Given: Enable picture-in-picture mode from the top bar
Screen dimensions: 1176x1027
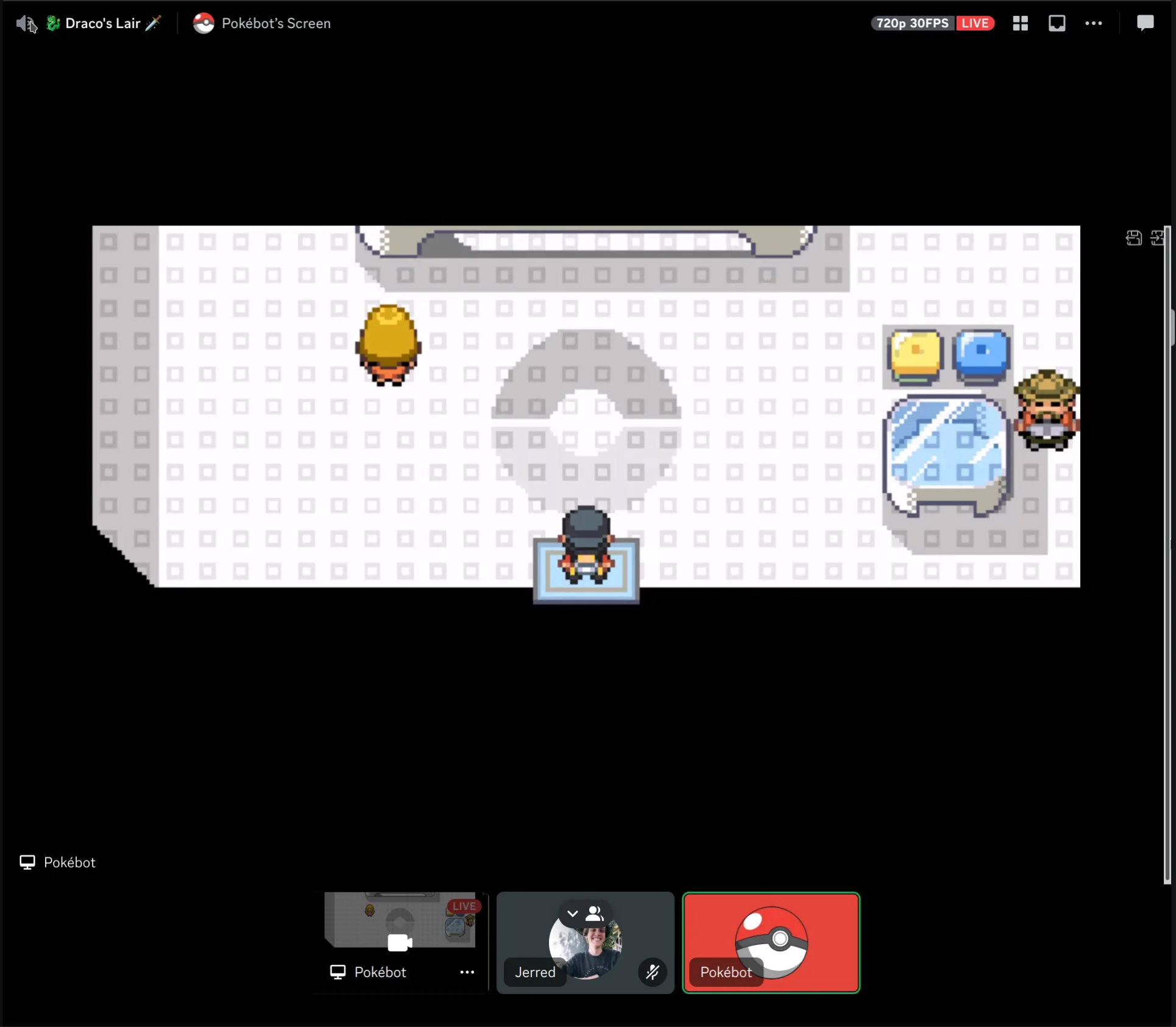Looking at the screenshot, I should (1057, 23).
